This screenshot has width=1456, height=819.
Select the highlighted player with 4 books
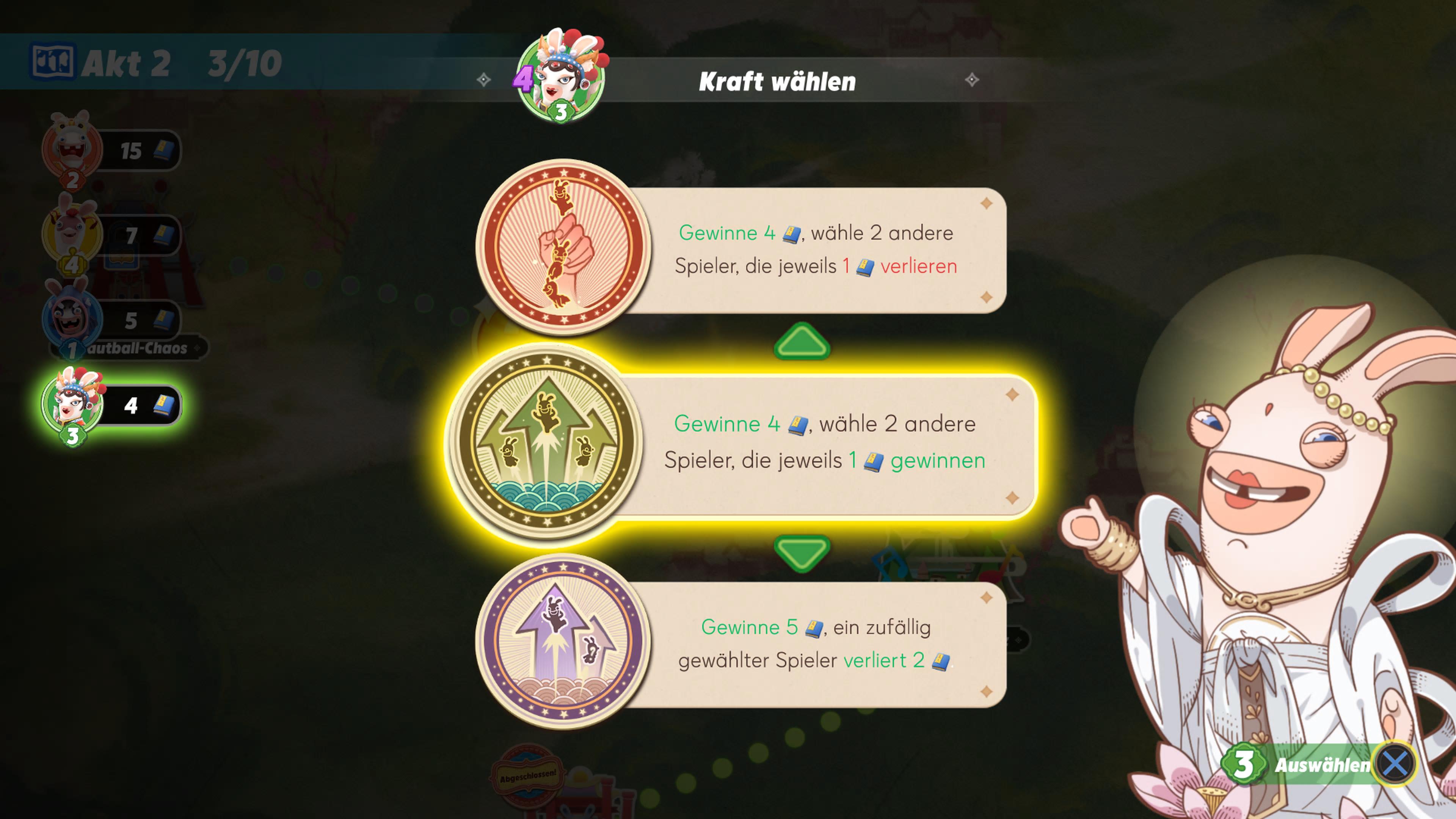point(110,405)
